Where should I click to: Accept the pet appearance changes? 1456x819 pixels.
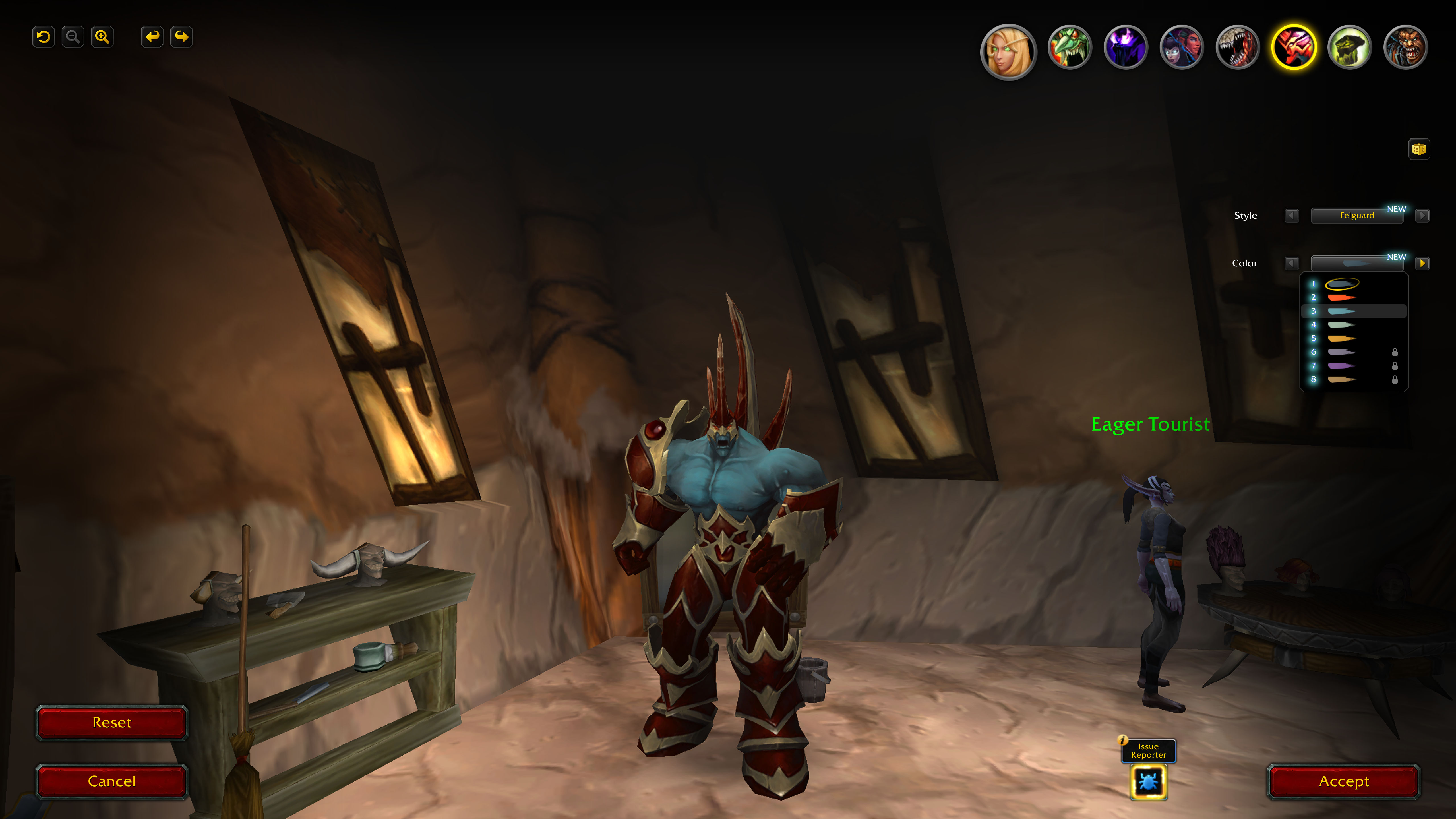pyautogui.click(x=1343, y=781)
